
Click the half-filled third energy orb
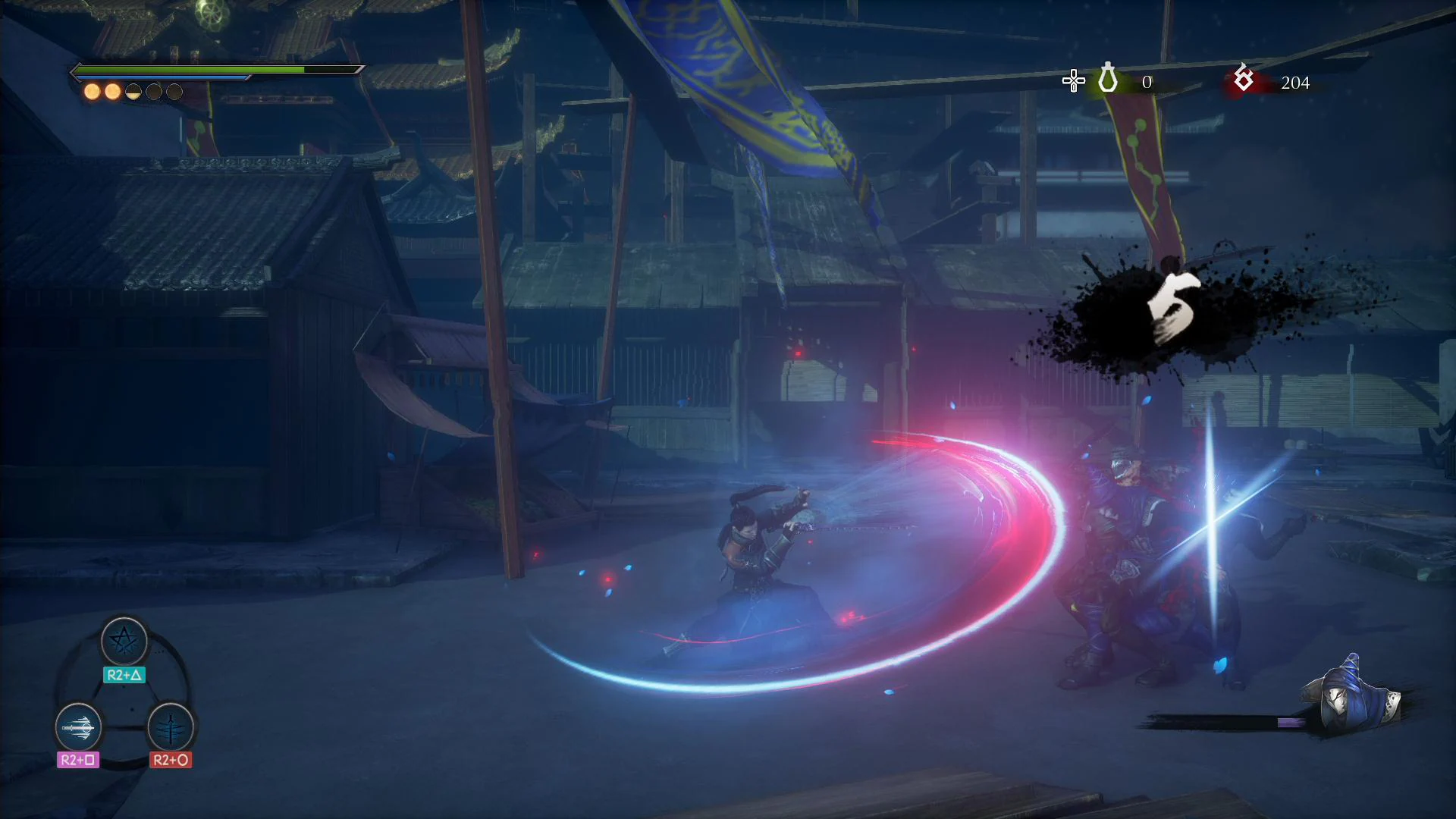tap(132, 91)
